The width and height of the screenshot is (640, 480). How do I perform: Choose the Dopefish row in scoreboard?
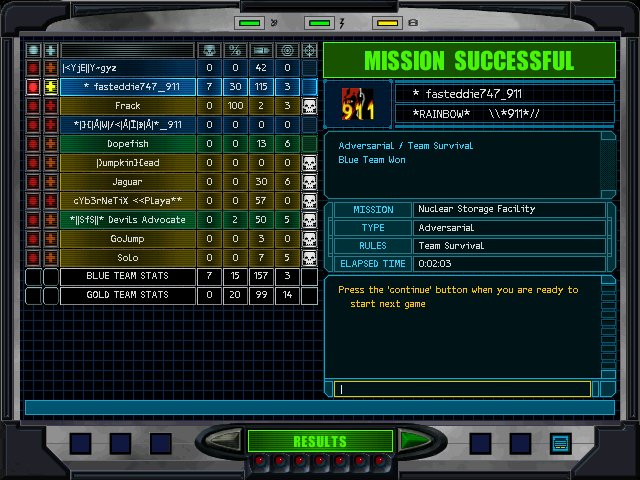pyautogui.click(x=127, y=144)
